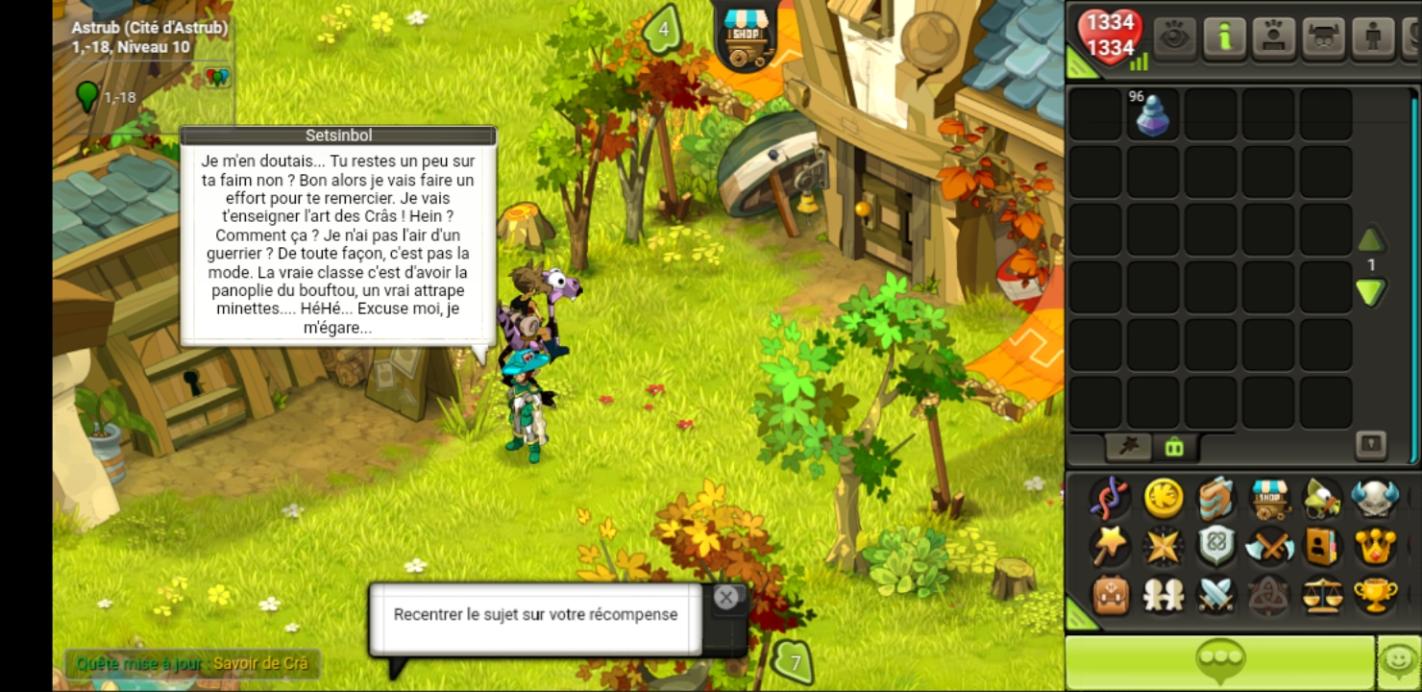
Task: Open the shop cart icon at top
Action: click(x=743, y=35)
